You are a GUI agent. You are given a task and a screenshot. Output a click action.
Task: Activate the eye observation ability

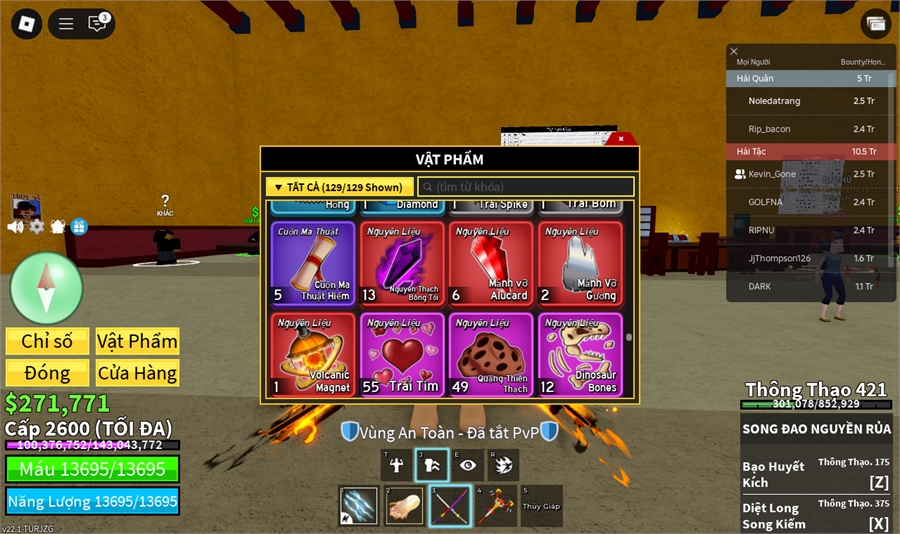[466, 465]
